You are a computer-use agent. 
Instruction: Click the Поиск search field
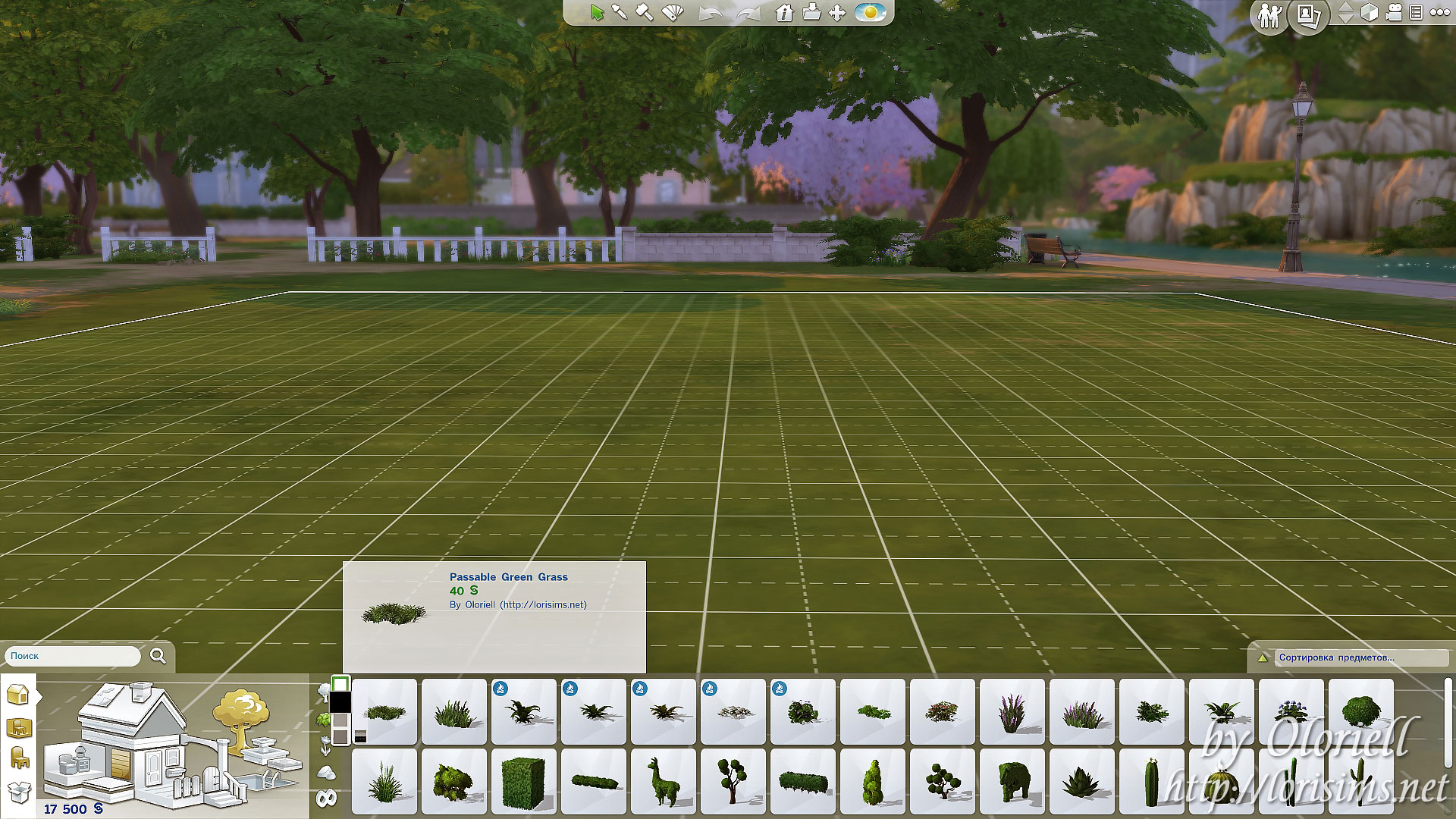pos(74,656)
